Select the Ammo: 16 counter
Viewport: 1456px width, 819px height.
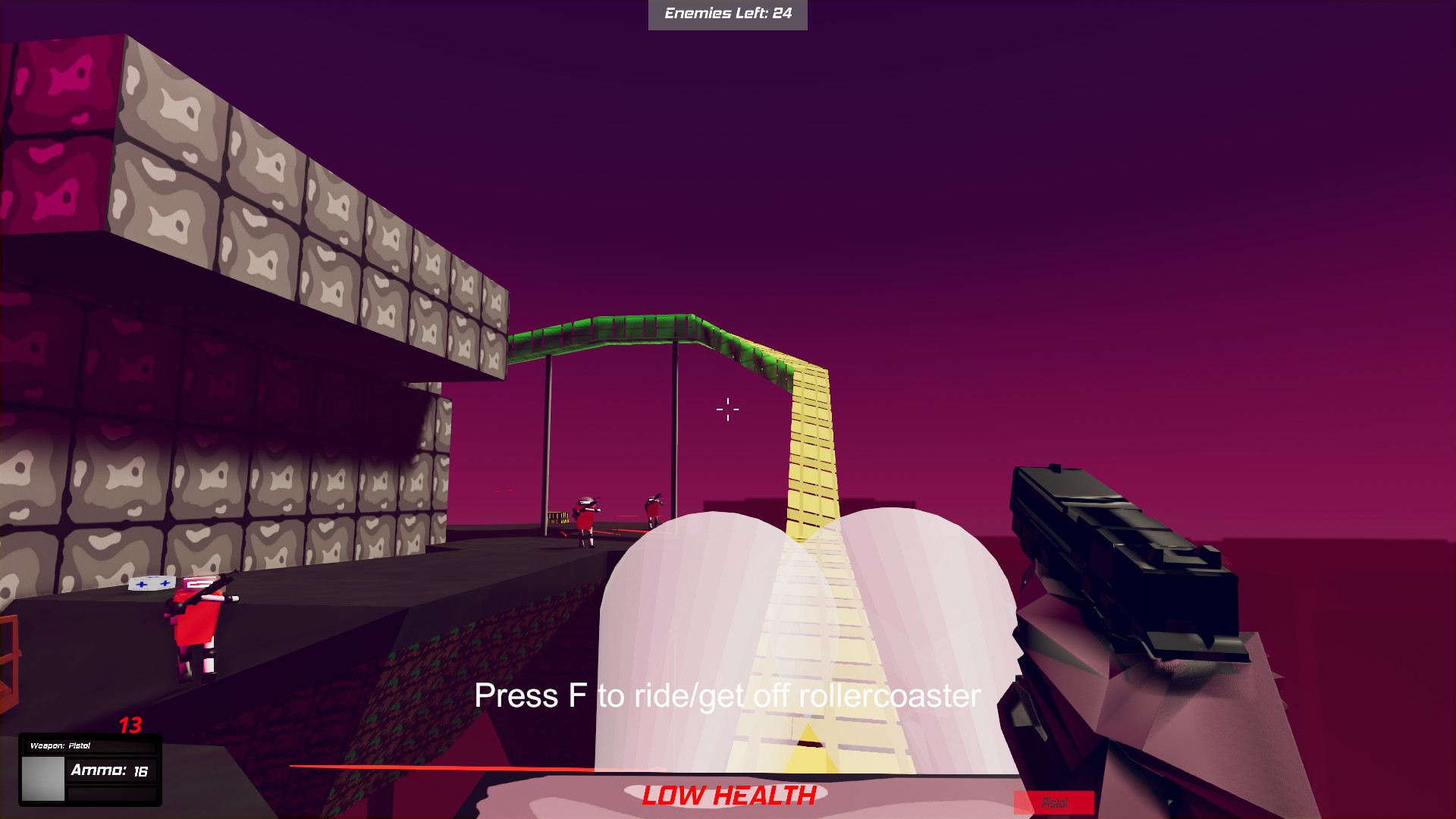coord(108,770)
